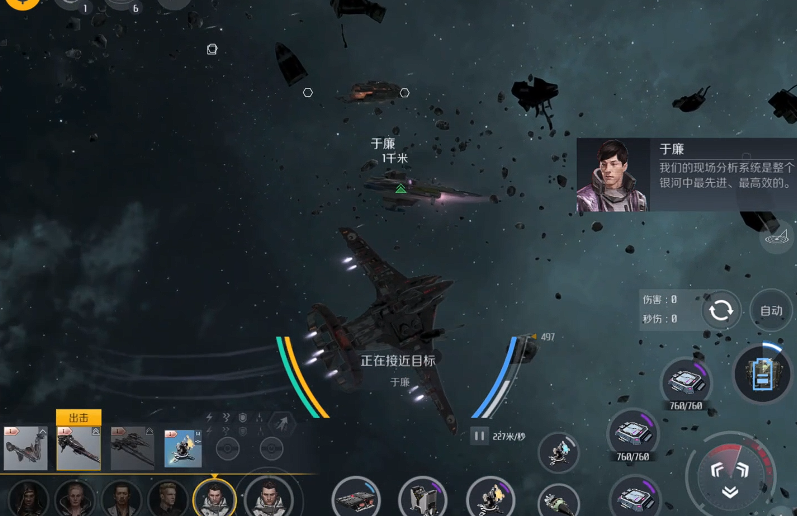Viewport: 797px width, 516px height.
Task: Open the red radar directional control
Action: (730, 476)
